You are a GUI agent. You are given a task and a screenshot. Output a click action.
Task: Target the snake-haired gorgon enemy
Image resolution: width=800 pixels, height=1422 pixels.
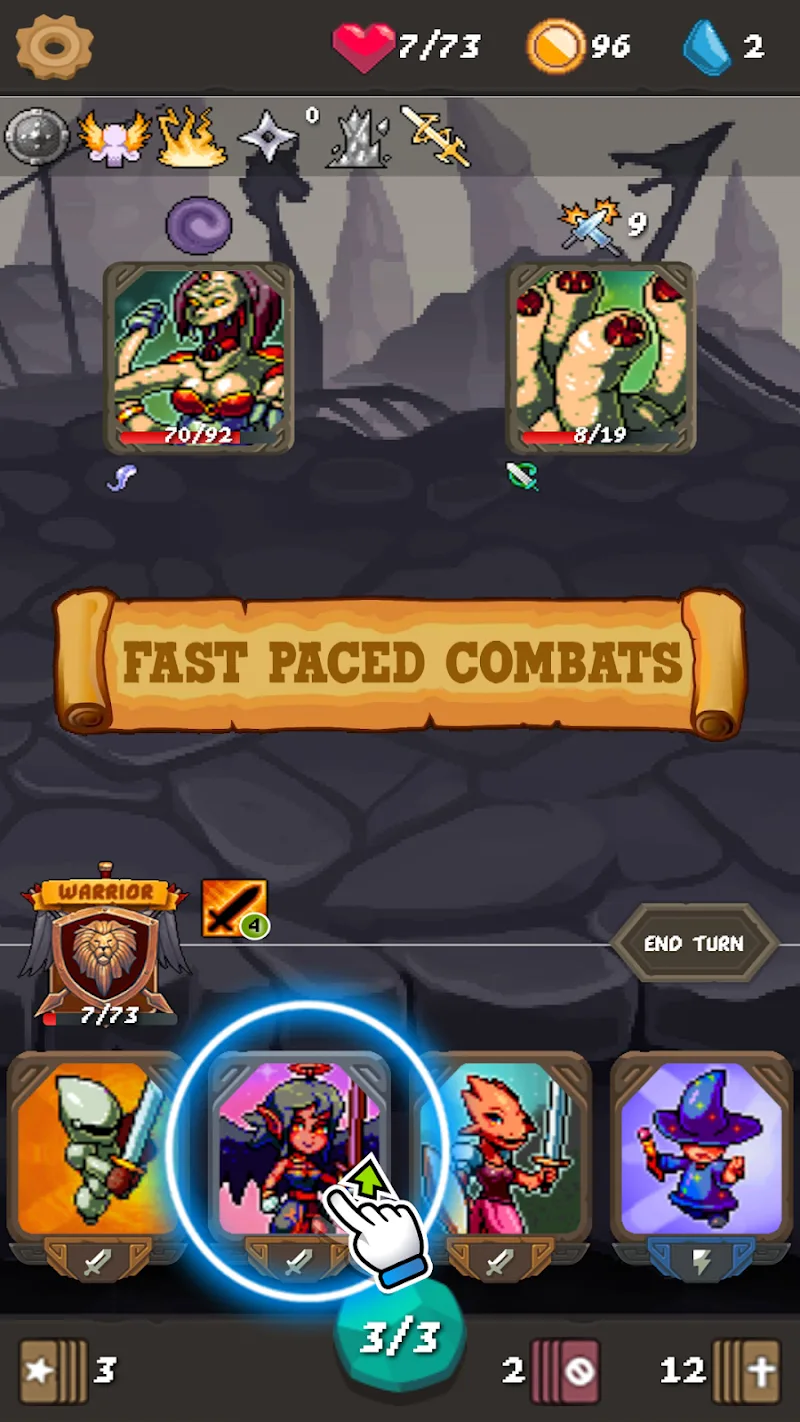click(x=198, y=357)
